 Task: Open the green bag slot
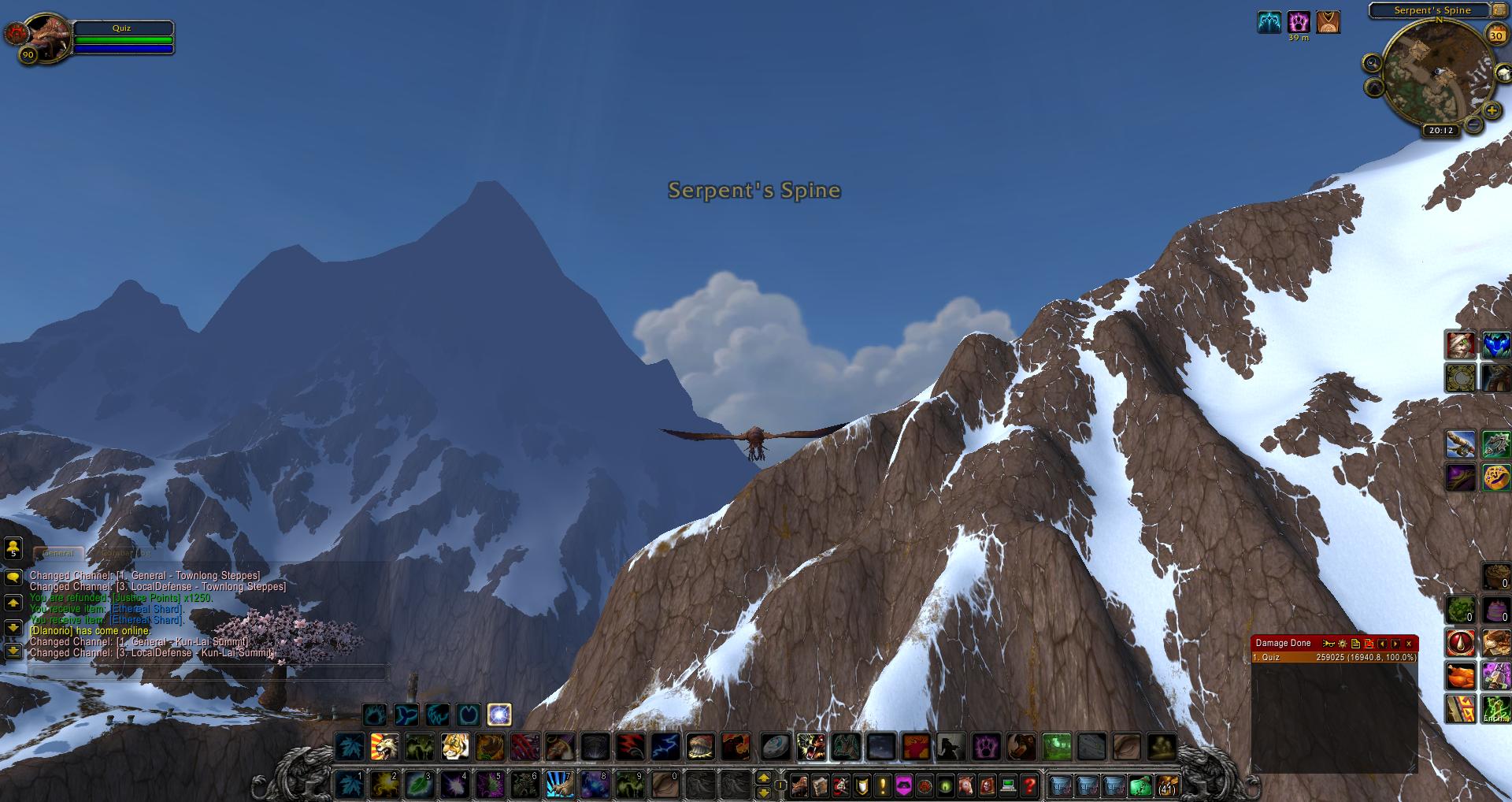point(1140,785)
